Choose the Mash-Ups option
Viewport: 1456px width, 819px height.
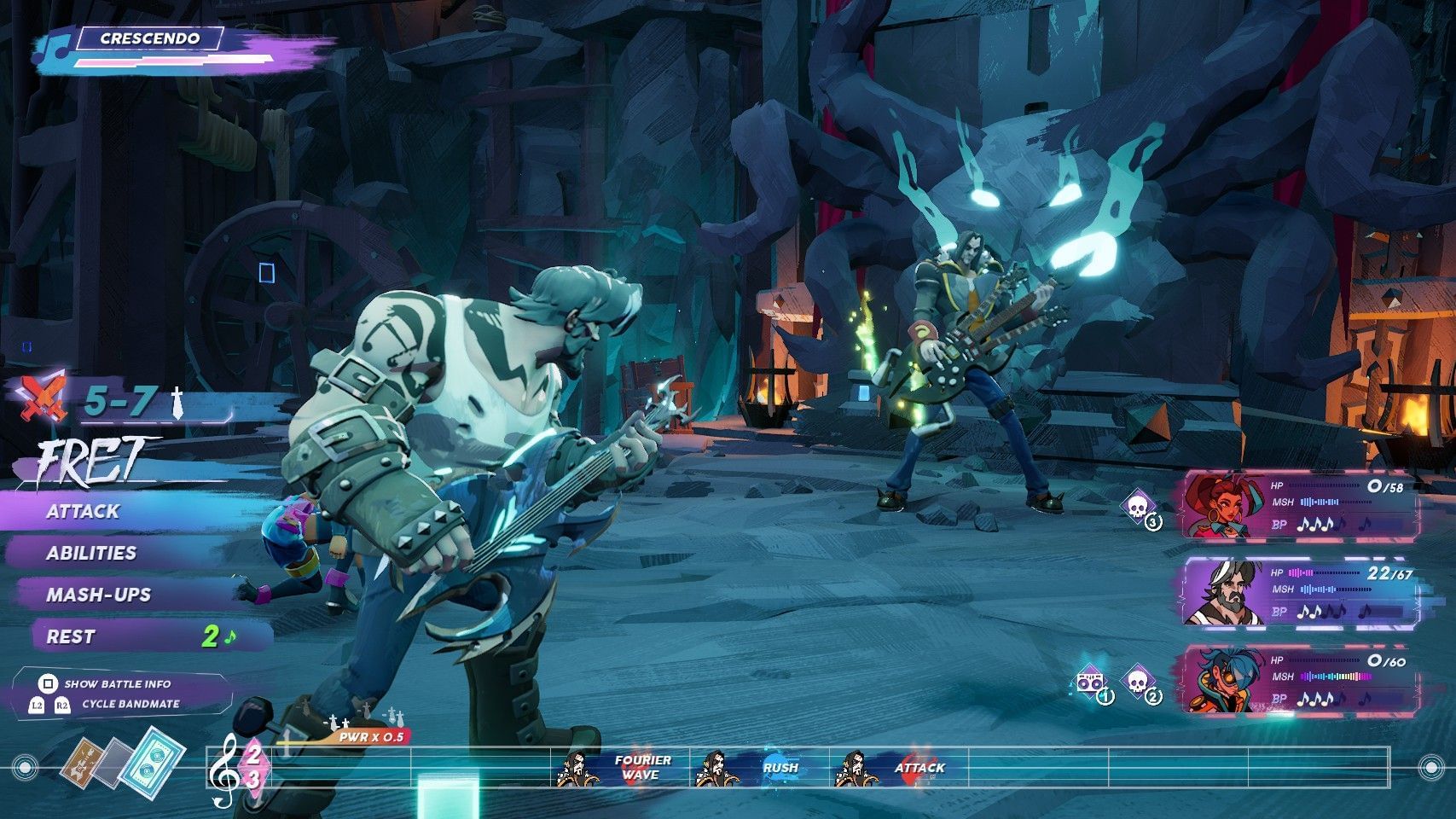pyautogui.click(x=98, y=595)
